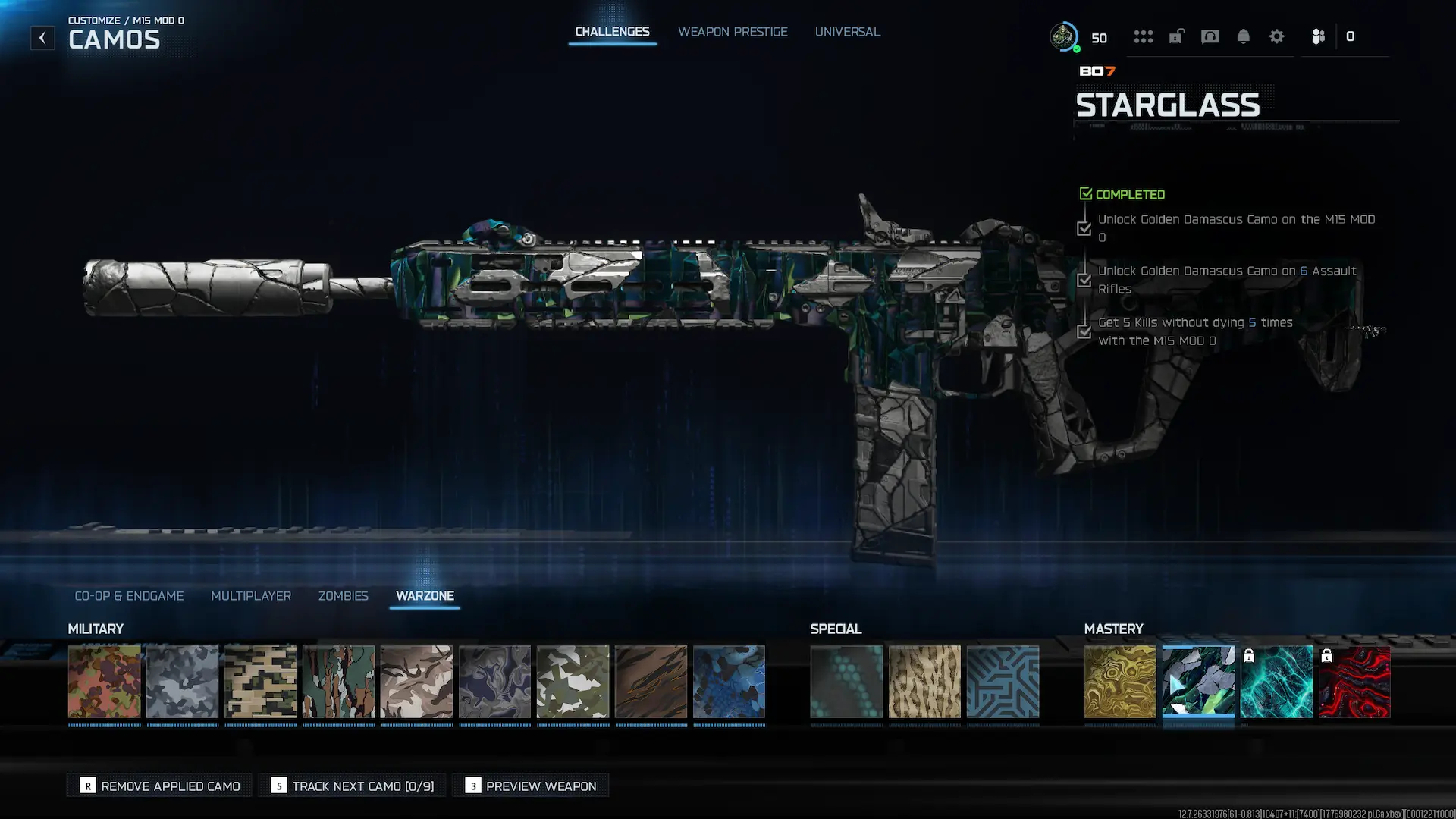1456x819 pixels.
Task: Show notifications via the bell icon
Action: (x=1243, y=36)
